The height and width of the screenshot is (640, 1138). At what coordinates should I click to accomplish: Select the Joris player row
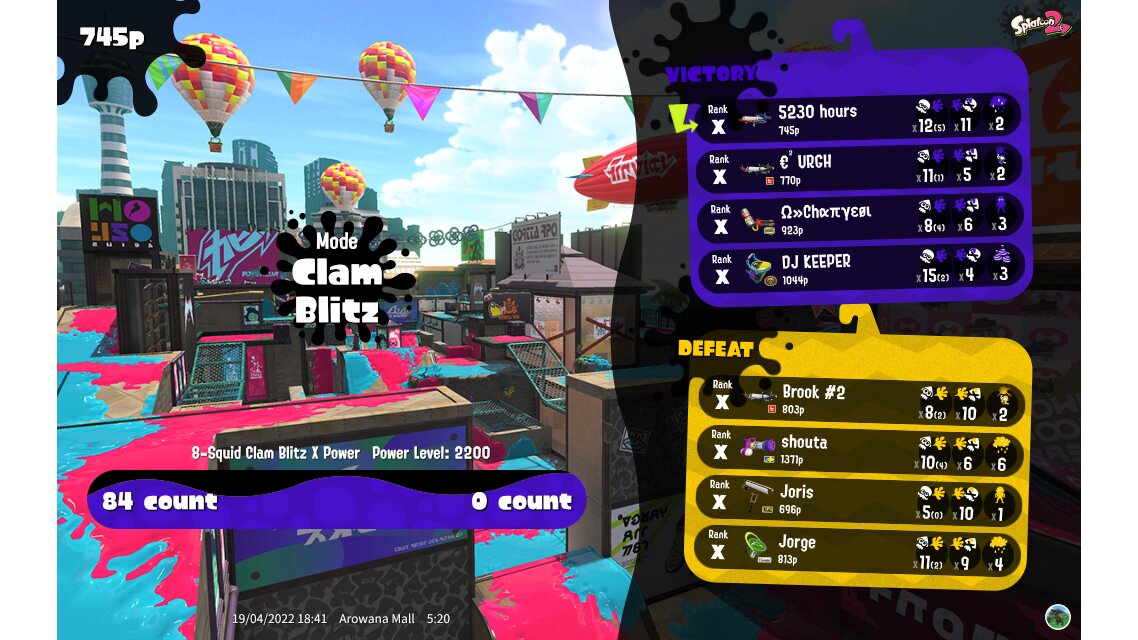coord(858,499)
